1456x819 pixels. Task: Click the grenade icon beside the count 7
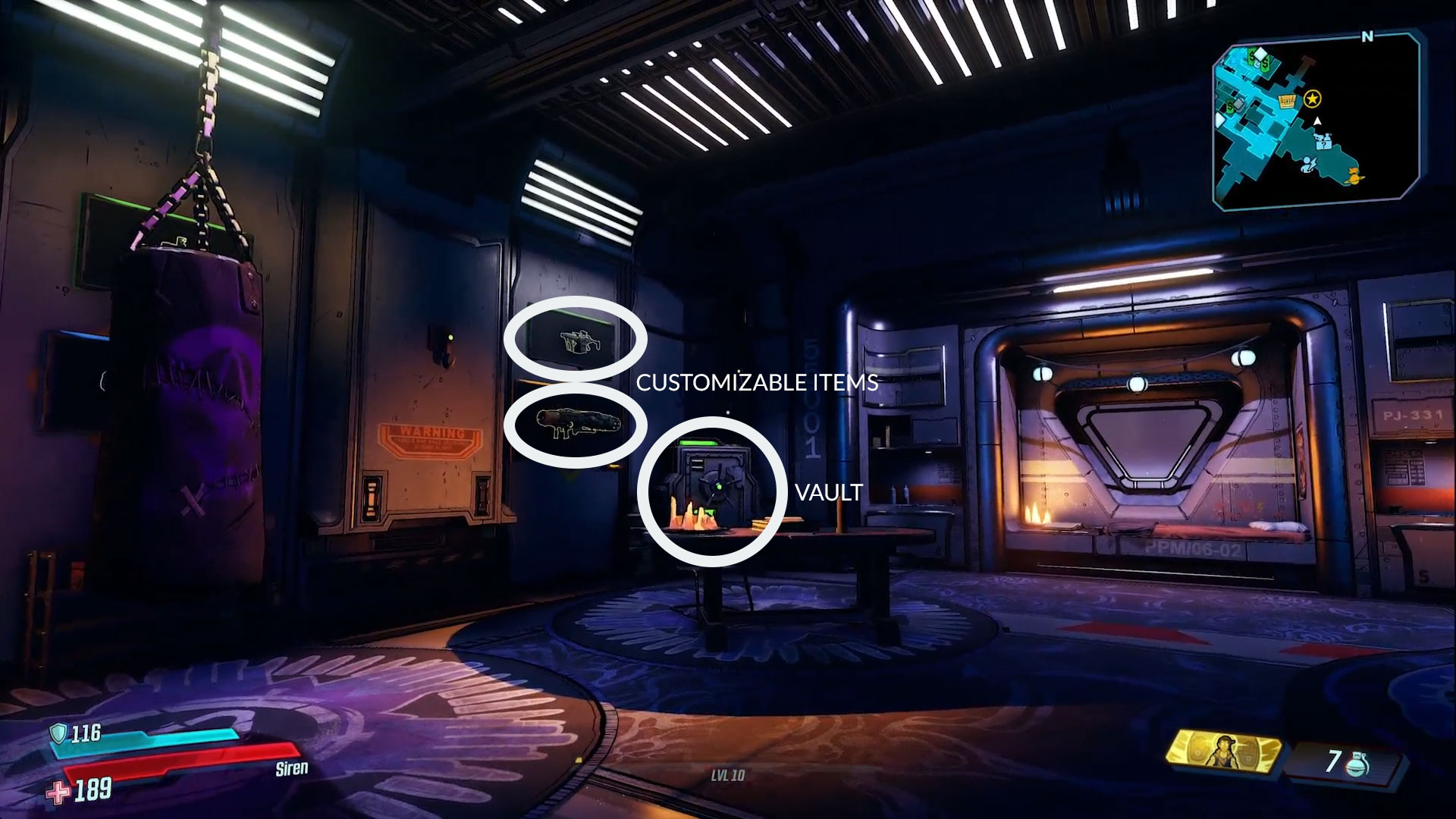tap(1357, 764)
